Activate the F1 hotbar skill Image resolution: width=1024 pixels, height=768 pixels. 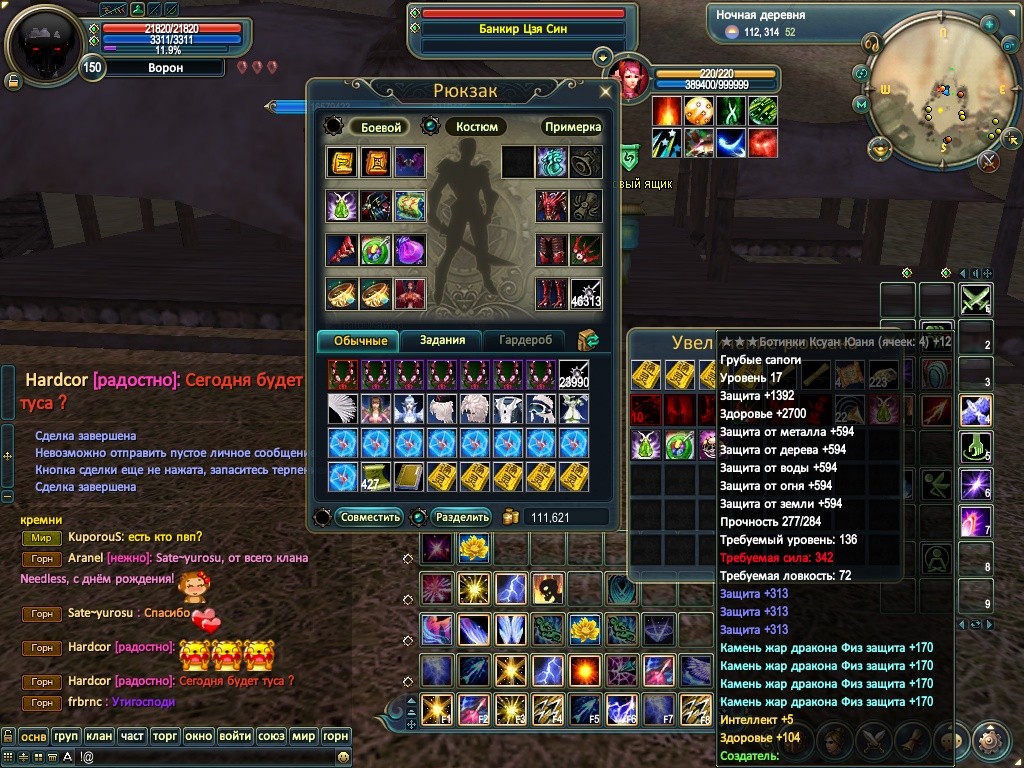pyautogui.click(x=435, y=707)
